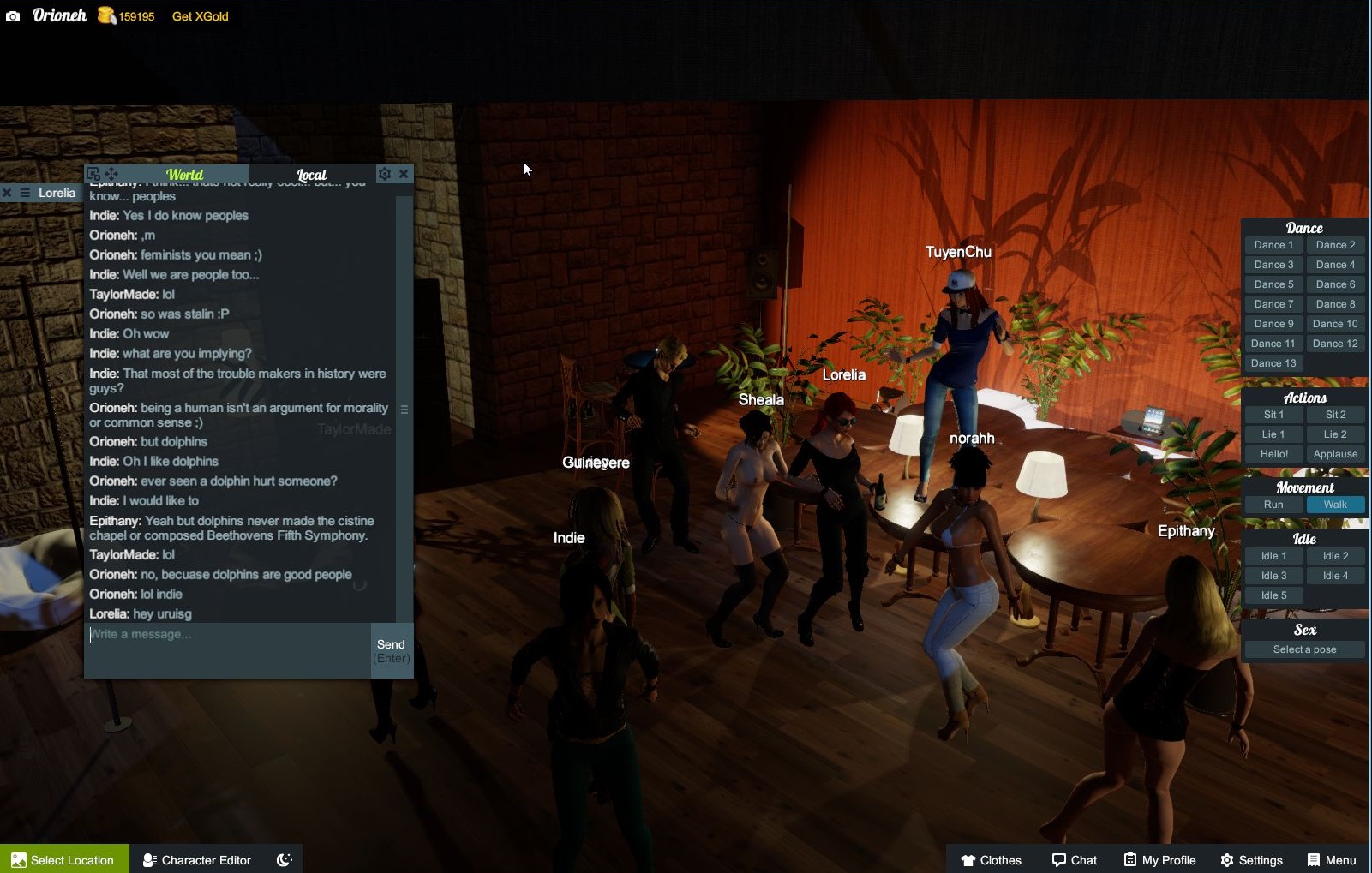Open My Profile
The image size is (1372, 873).
click(1159, 859)
